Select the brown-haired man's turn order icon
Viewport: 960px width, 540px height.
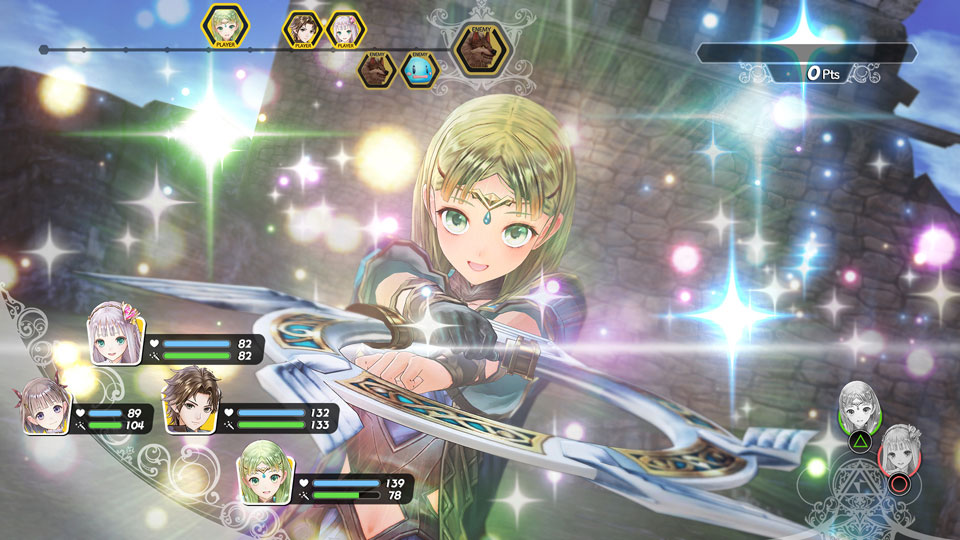(x=303, y=30)
